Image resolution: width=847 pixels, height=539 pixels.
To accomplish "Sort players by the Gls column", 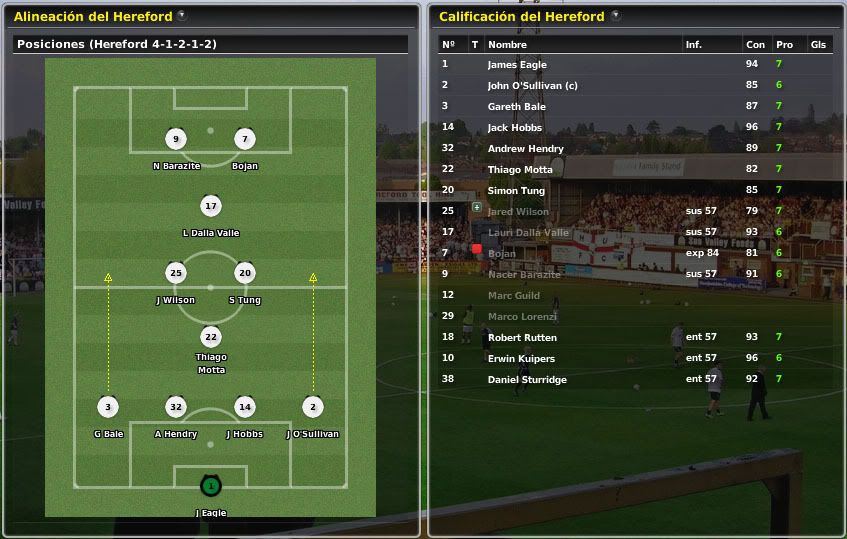I will [818, 45].
